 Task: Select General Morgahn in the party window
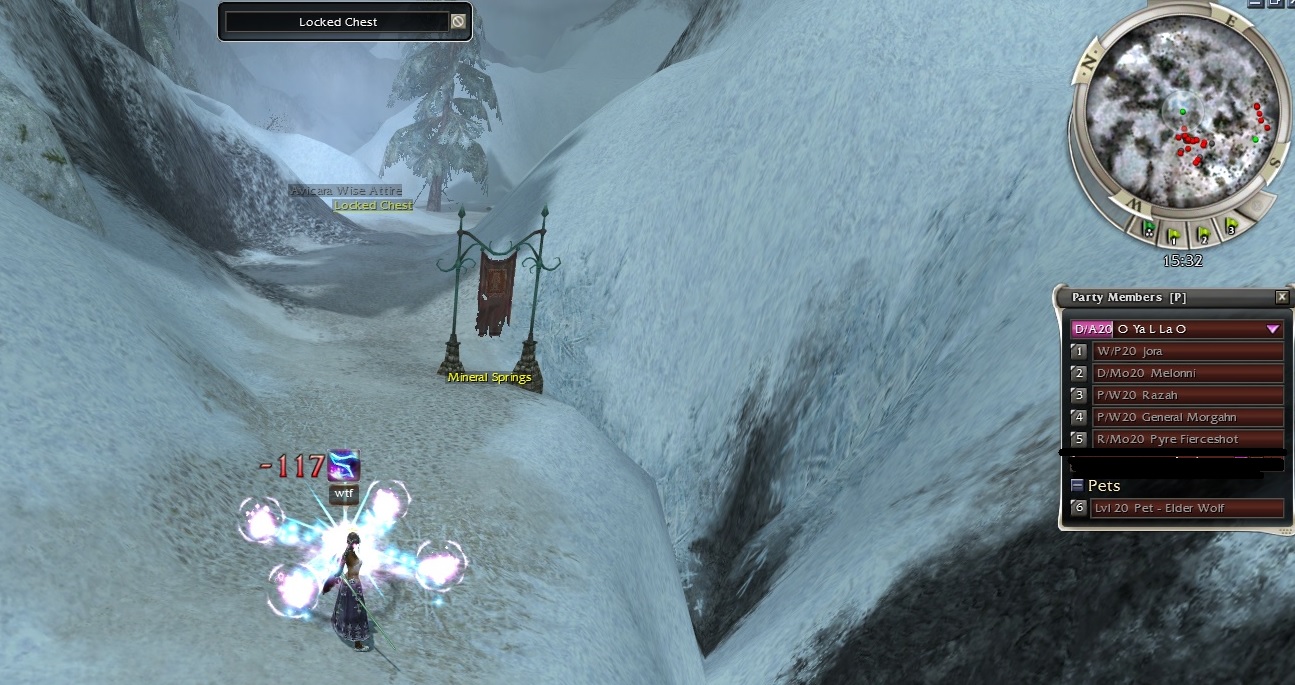coord(1187,417)
